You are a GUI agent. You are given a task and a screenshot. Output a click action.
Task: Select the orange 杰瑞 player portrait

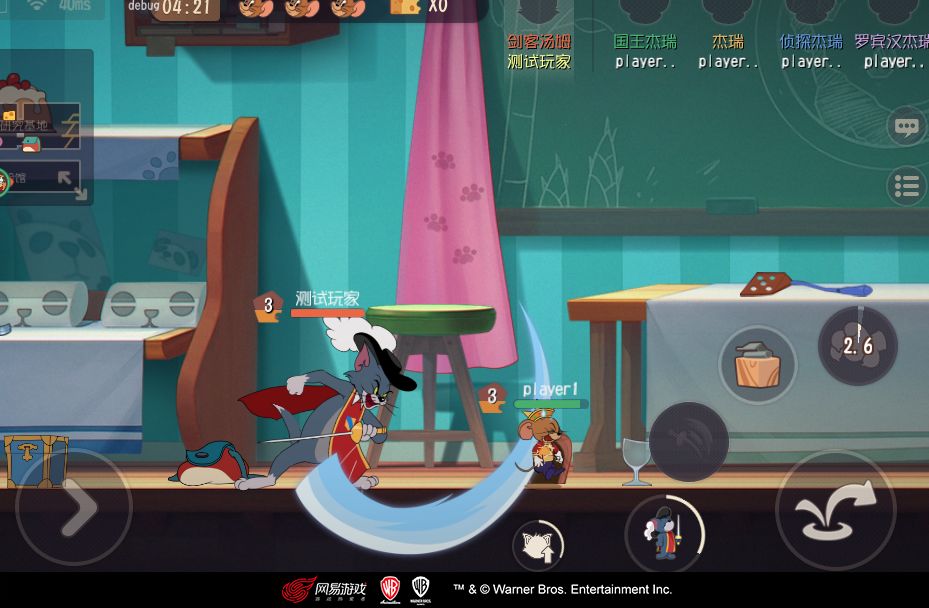[728, 14]
